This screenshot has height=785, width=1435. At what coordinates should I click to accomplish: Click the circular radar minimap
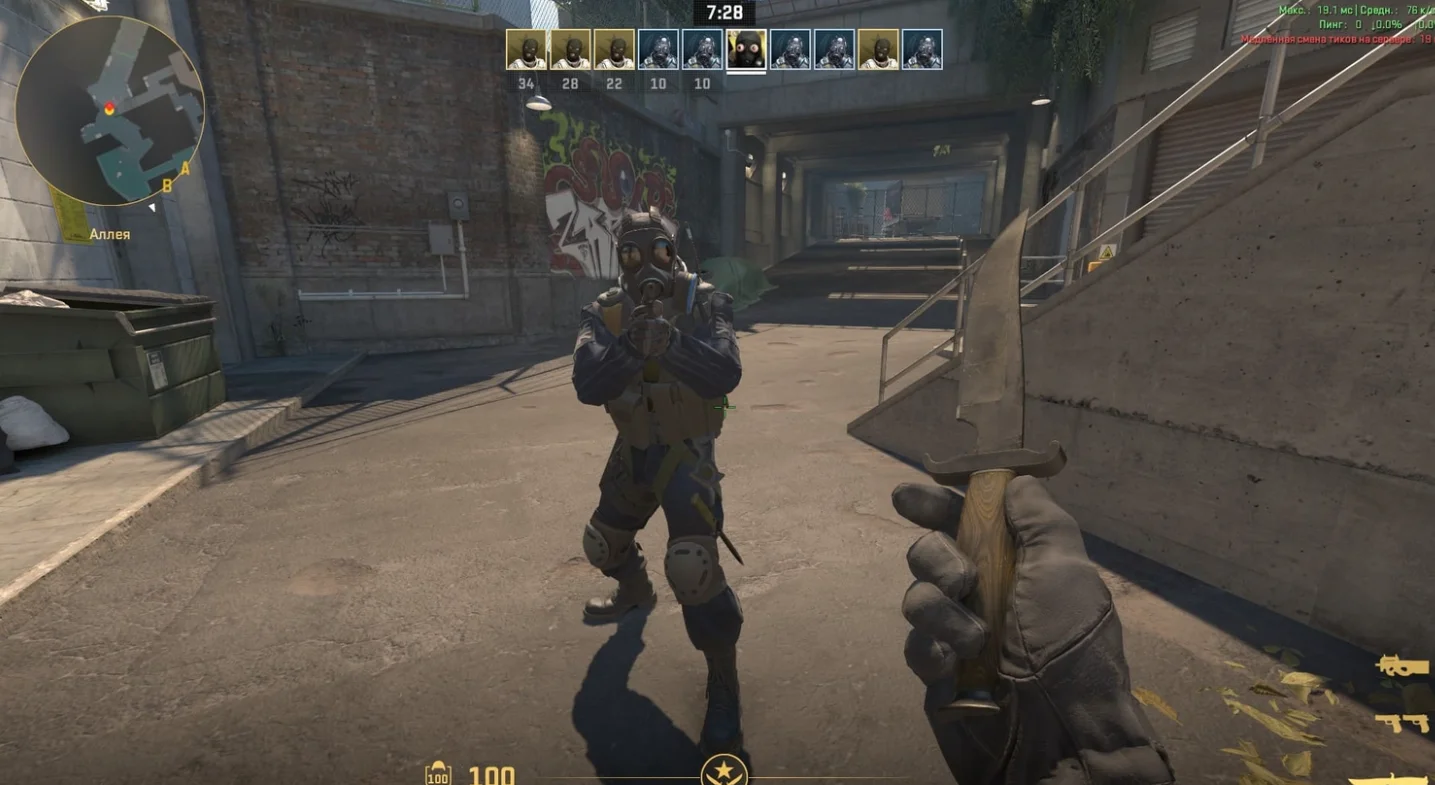pos(110,110)
